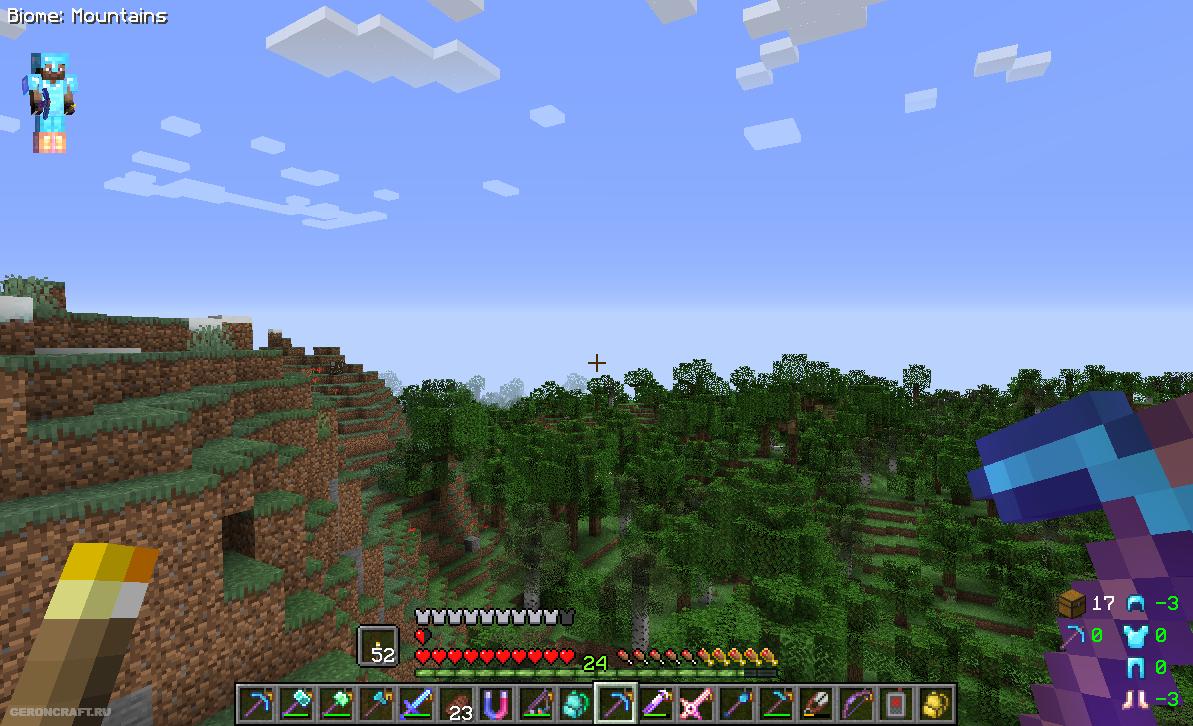Equip the purple-bladed sword slot
The width and height of the screenshot is (1193, 726).
(x=654, y=704)
